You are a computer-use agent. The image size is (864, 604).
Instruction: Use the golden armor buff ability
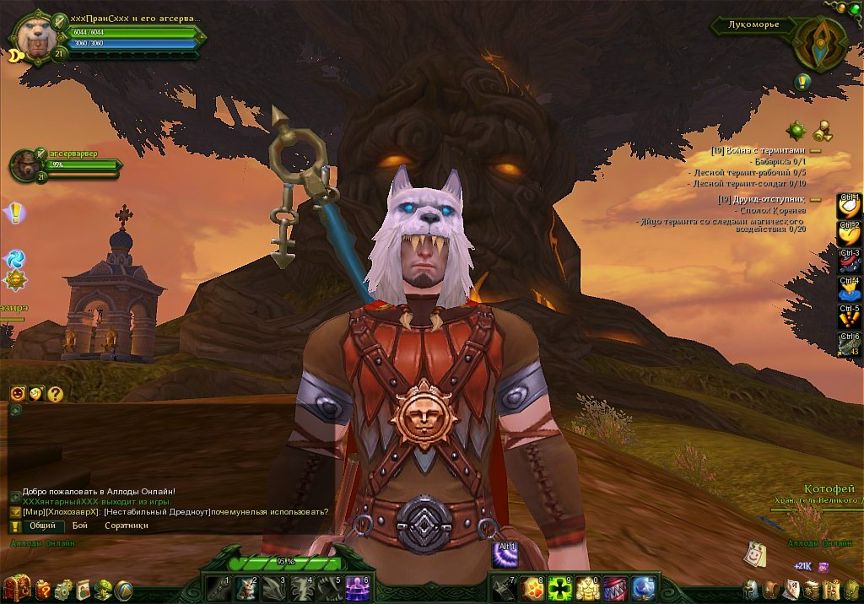pos(586,588)
